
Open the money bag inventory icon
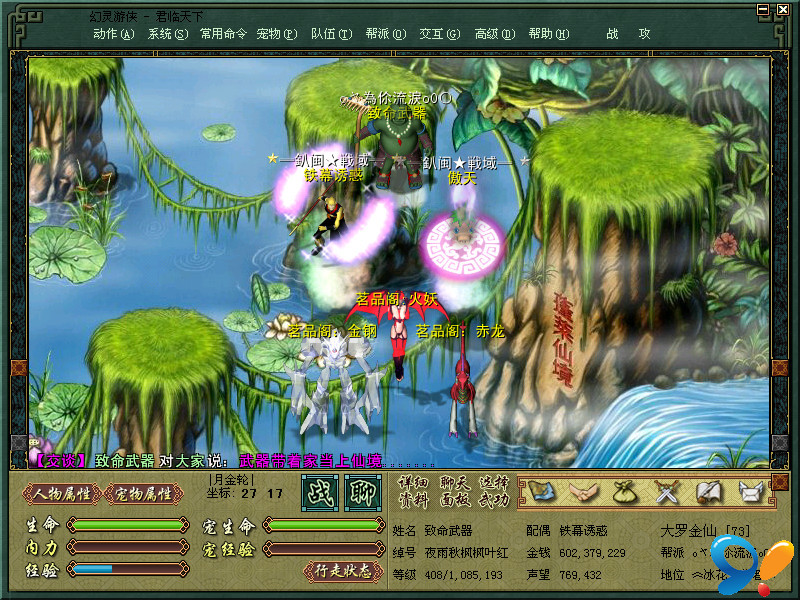[x=624, y=491]
